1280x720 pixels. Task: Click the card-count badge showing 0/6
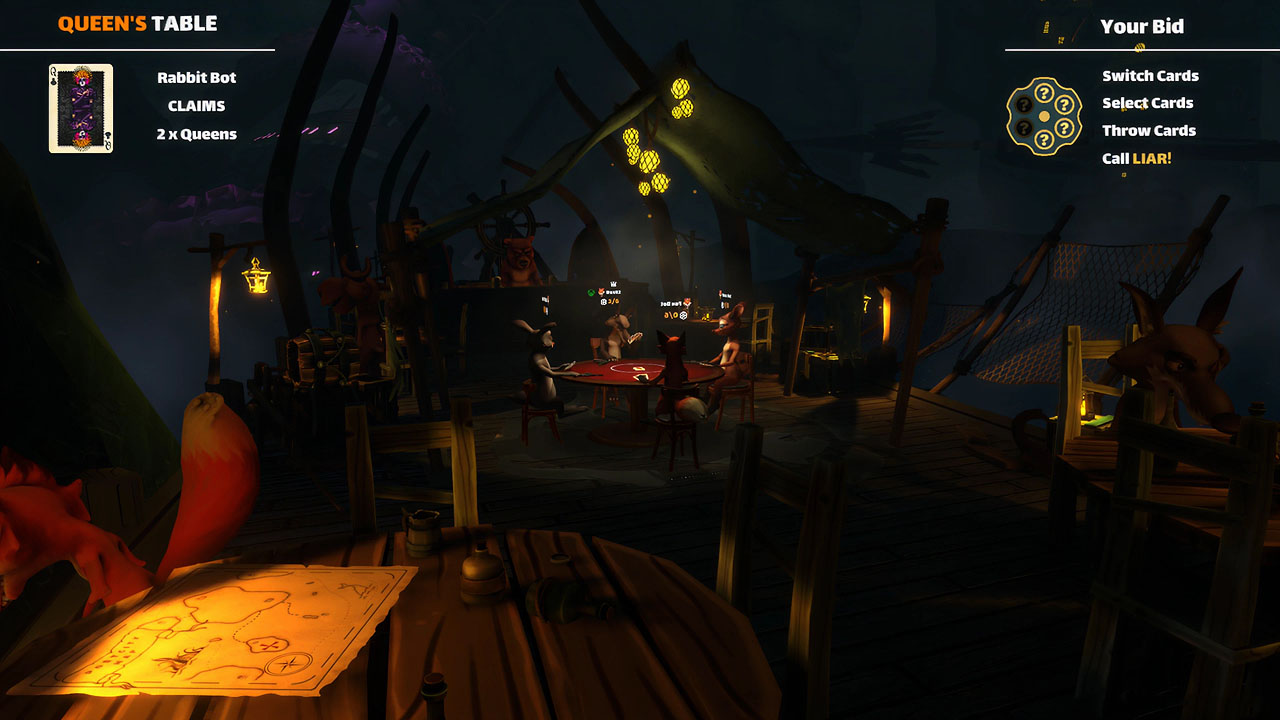pyautogui.click(x=672, y=315)
